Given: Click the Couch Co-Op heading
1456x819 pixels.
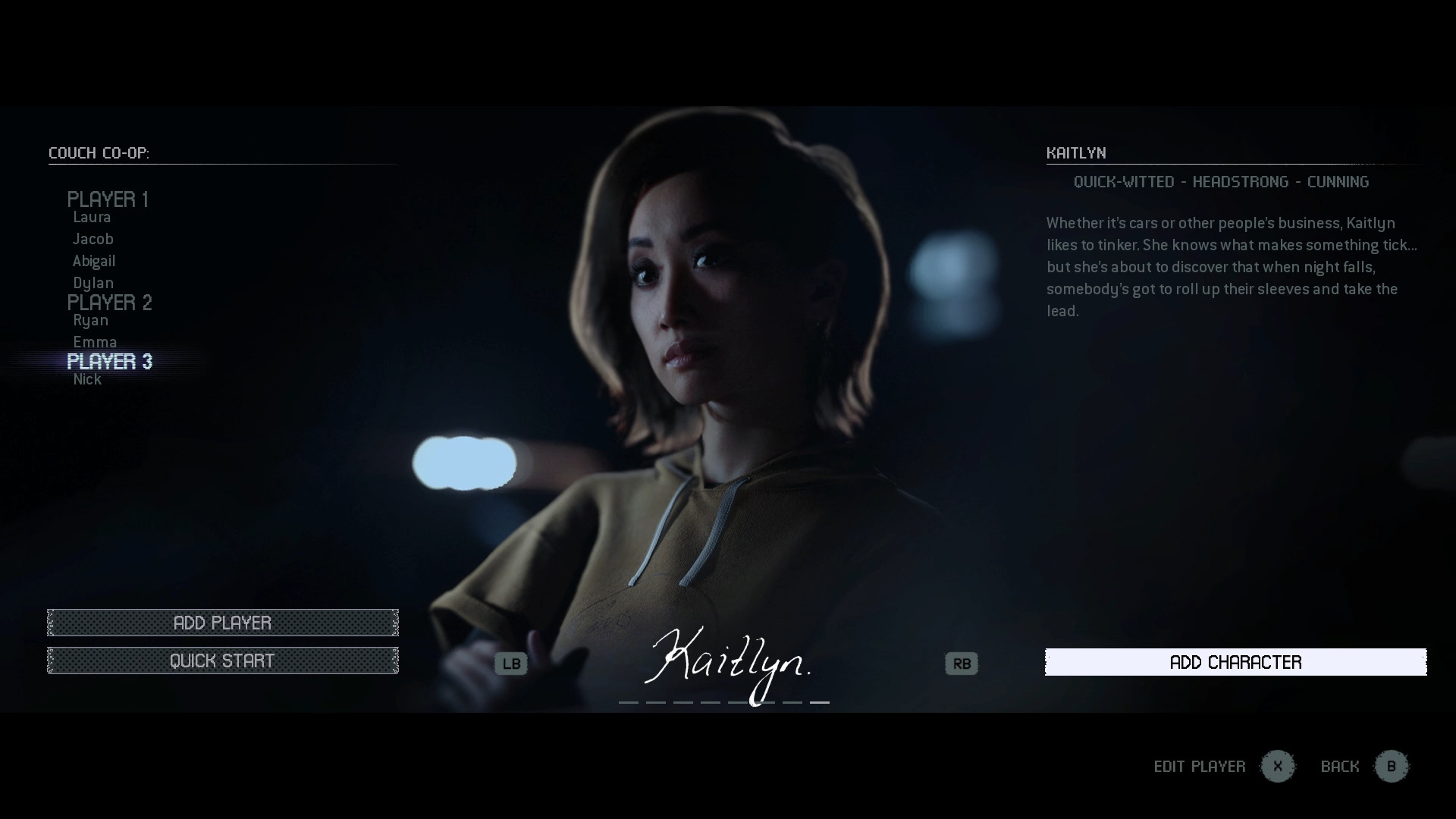Looking at the screenshot, I should (99, 152).
